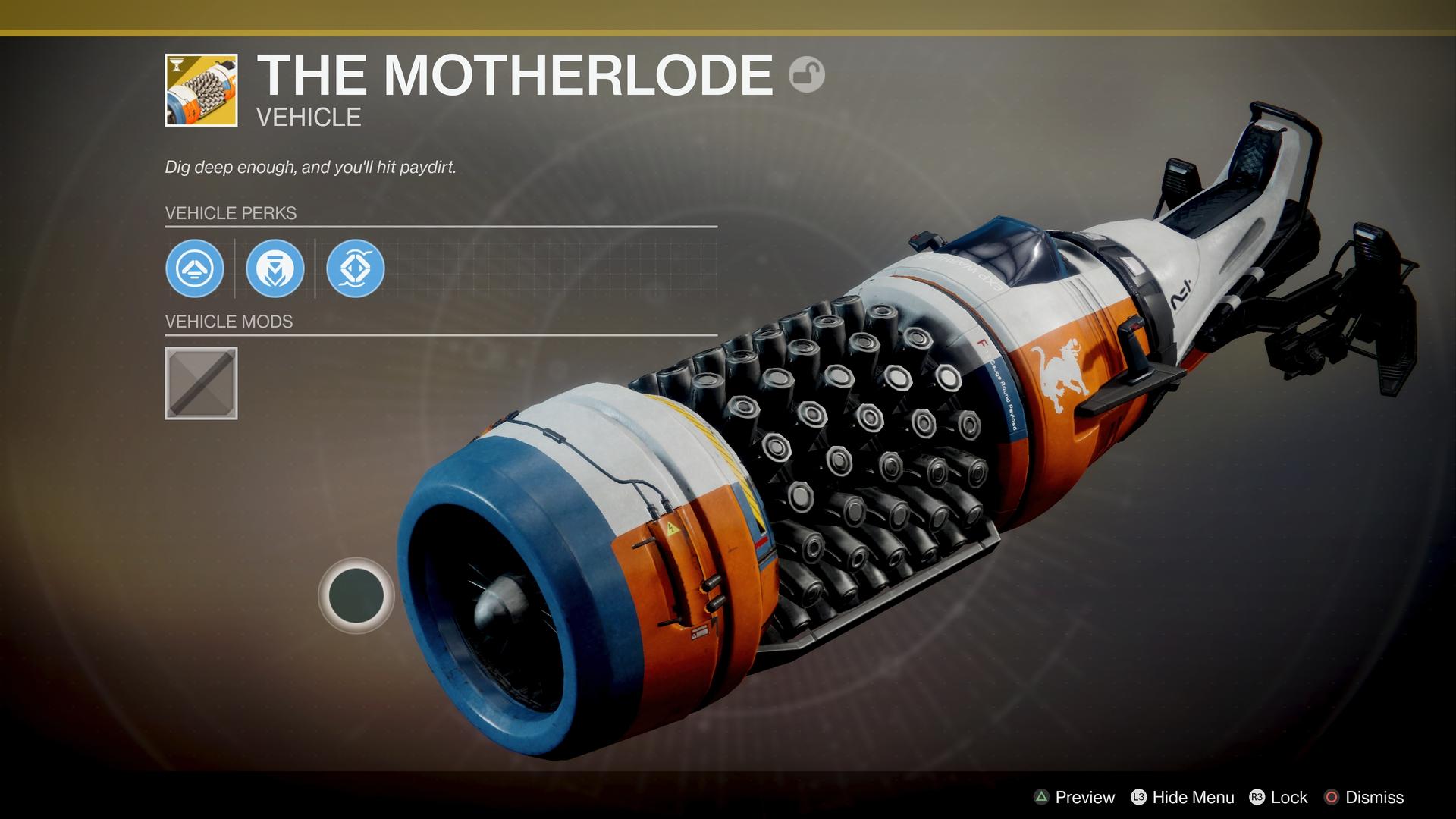The width and height of the screenshot is (1456, 819).
Task: Open the empty vehicle mod slot
Action: (x=201, y=383)
